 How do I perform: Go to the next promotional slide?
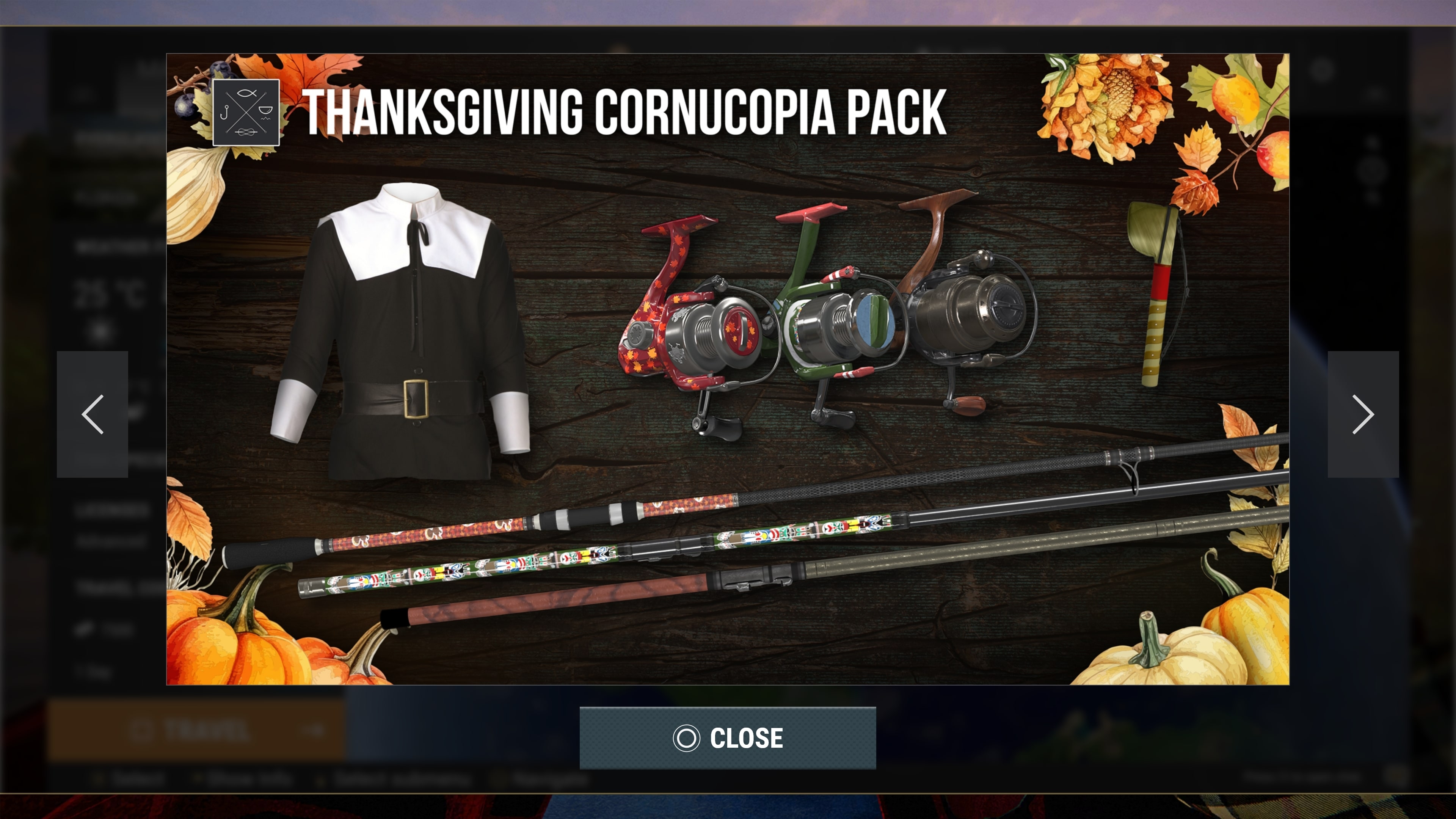[1363, 414]
